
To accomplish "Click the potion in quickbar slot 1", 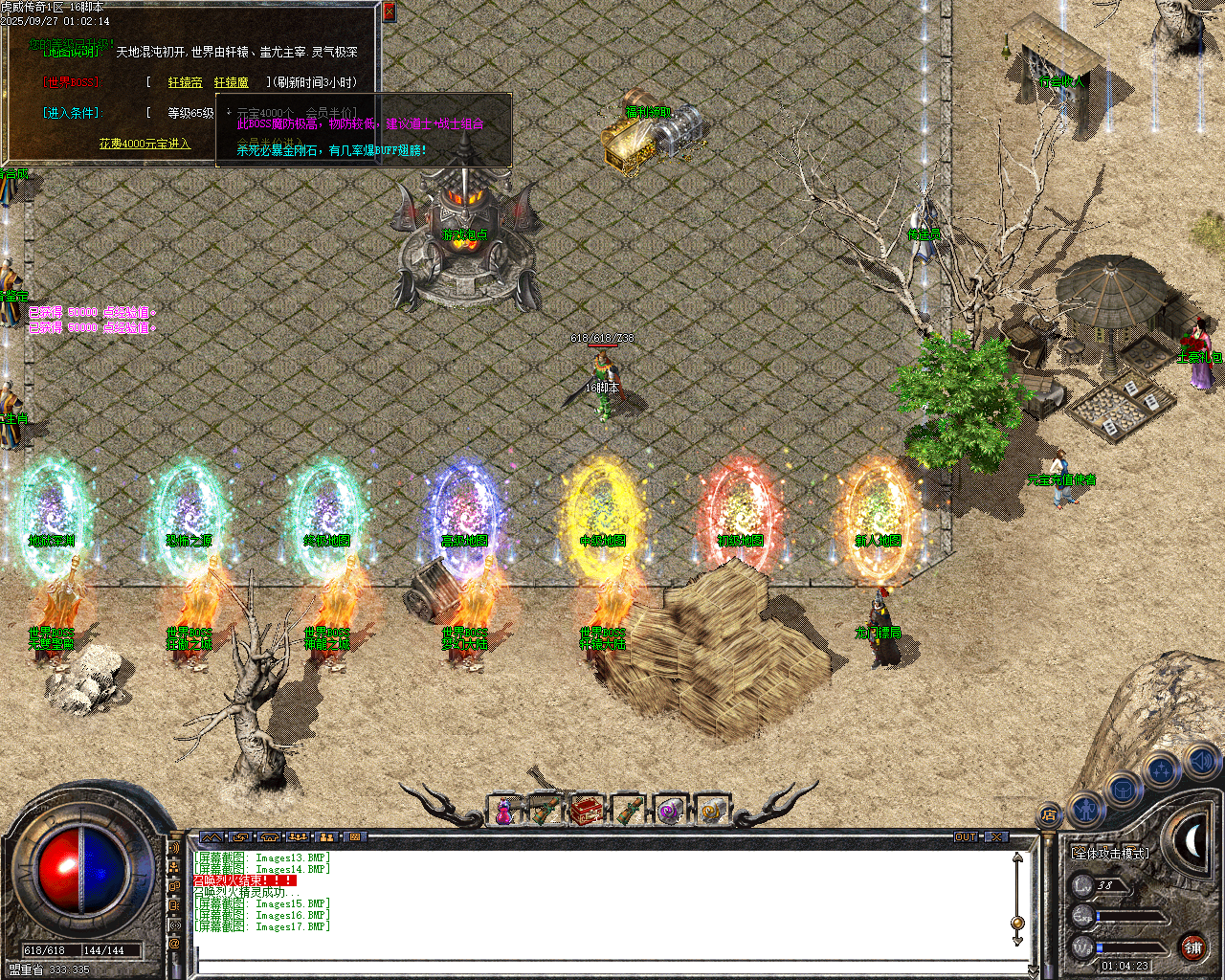I will [x=502, y=811].
